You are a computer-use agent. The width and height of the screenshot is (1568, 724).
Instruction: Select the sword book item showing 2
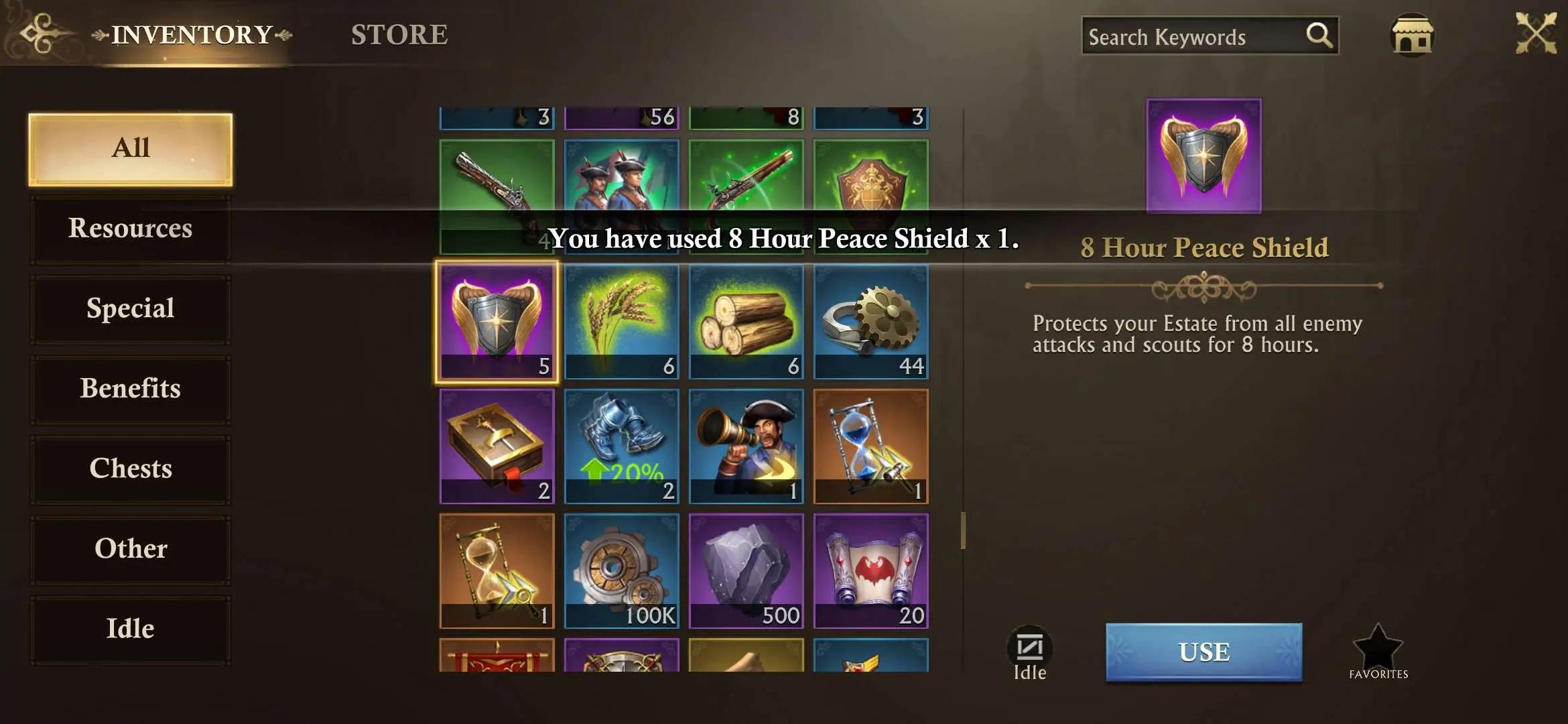[x=497, y=446]
